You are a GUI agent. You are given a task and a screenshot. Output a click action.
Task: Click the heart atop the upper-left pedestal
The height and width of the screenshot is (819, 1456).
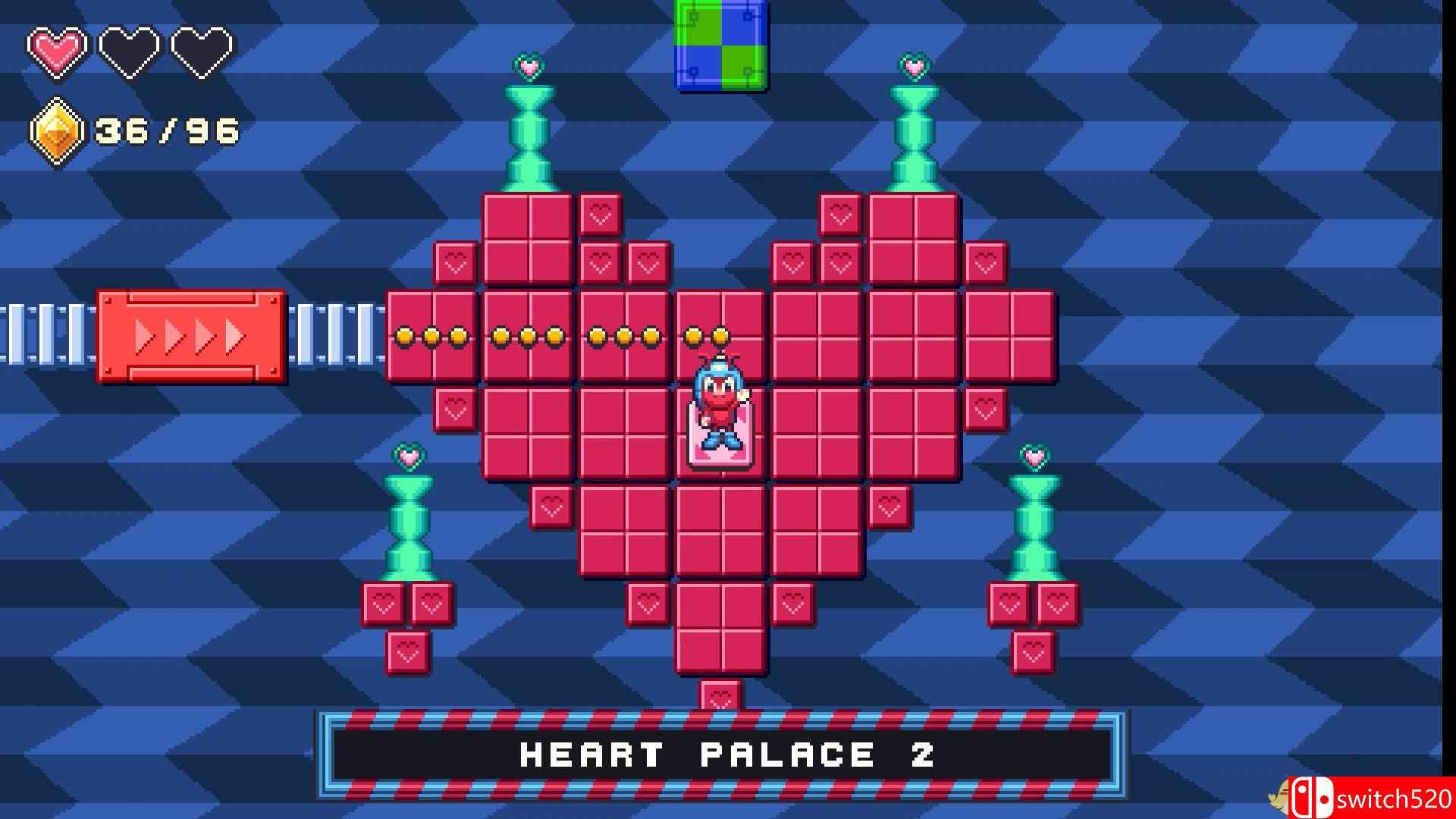click(x=527, y=67)
